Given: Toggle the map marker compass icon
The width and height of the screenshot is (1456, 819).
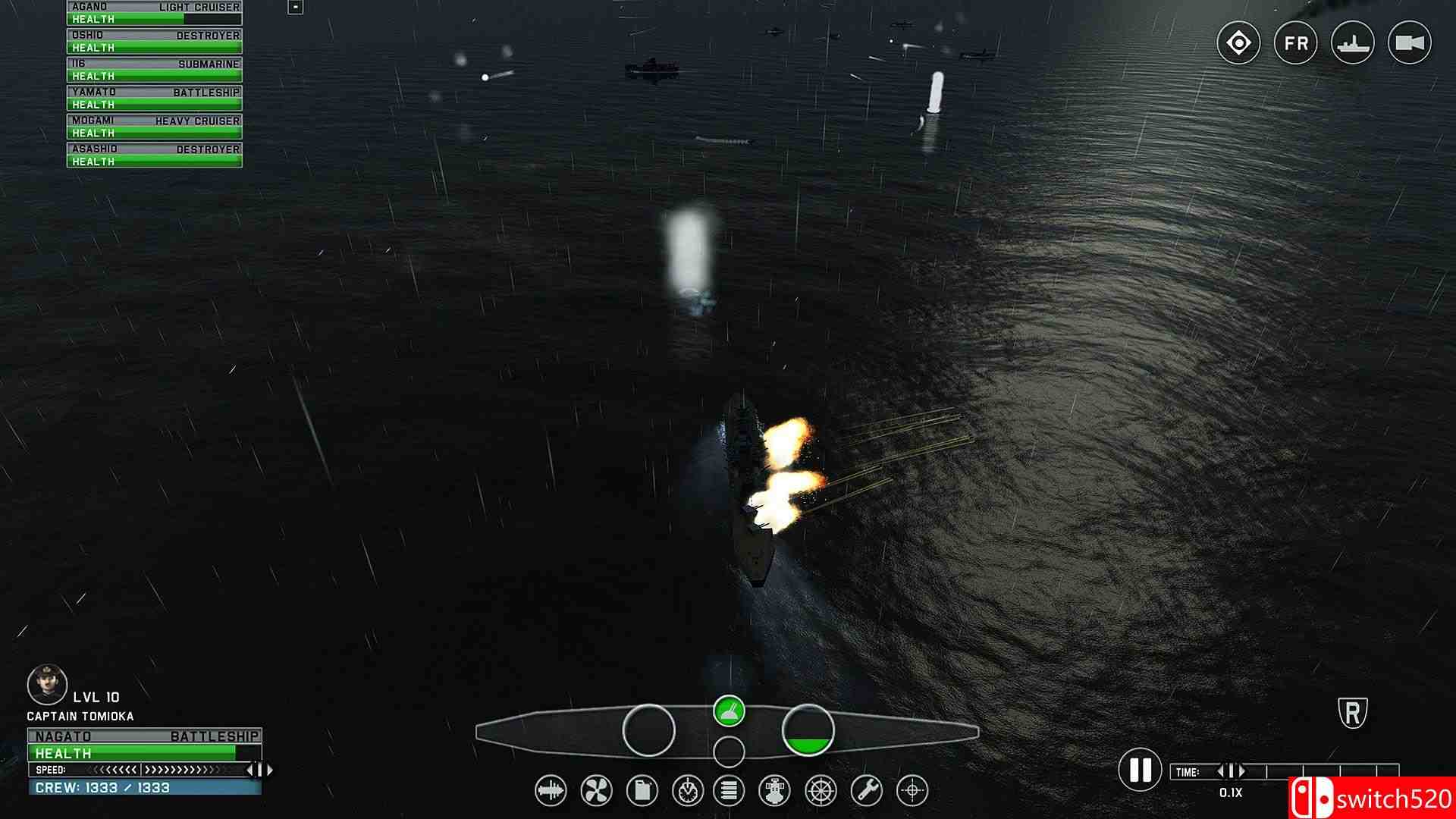Looking at the screenshot, I should click(1239, 43).
